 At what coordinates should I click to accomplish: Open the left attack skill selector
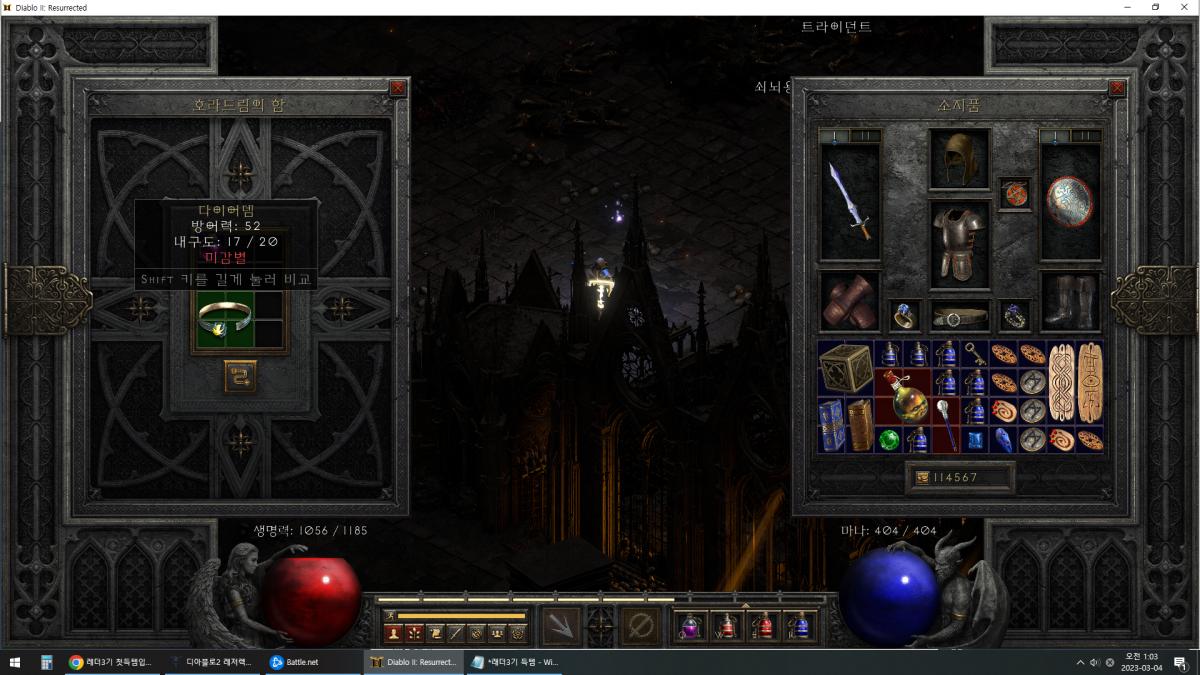[561, 626]
